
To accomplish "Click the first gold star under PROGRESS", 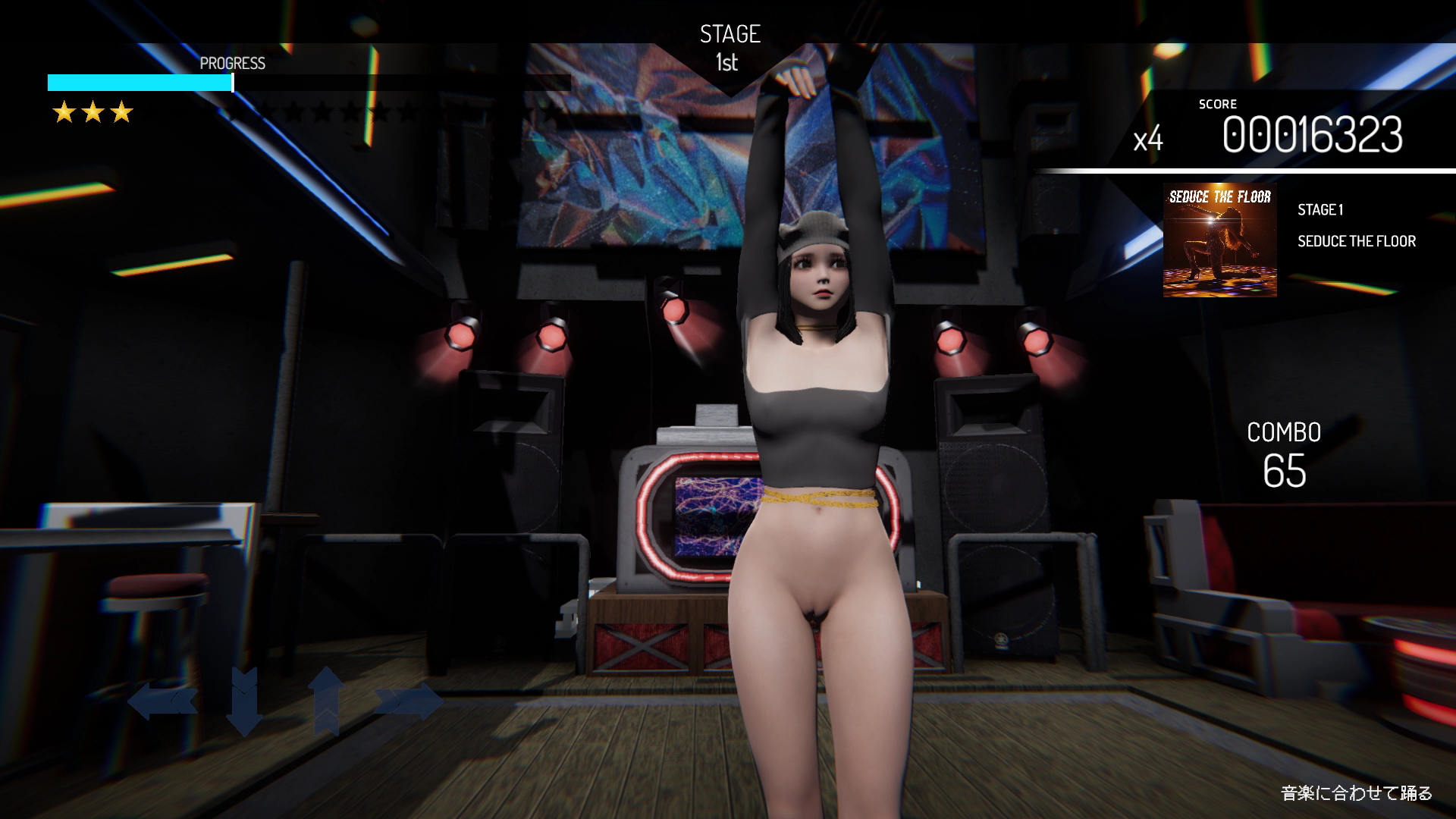I will (65, 112).
